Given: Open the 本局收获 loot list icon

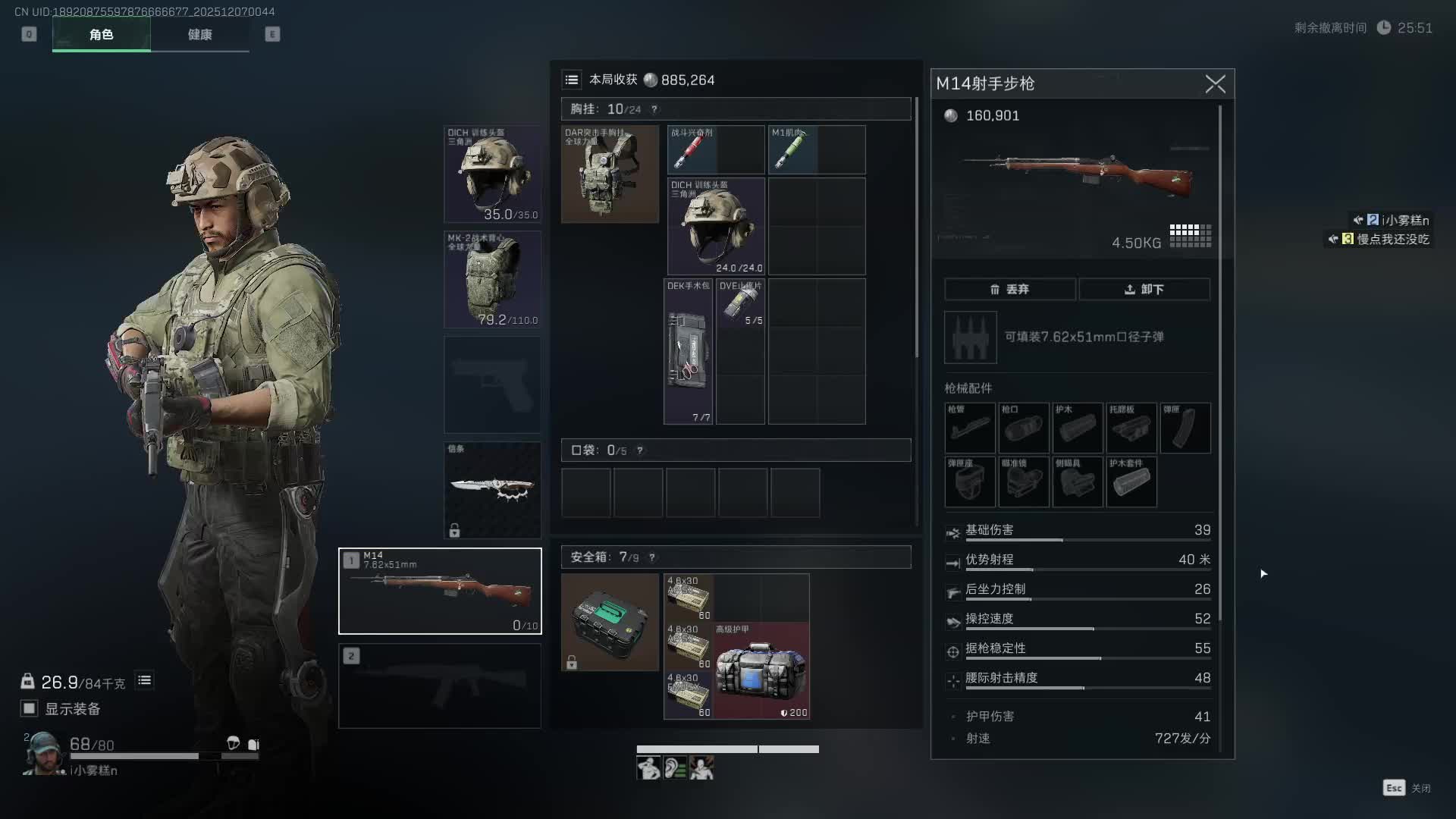Looking at the screenshot, I should point(572,80).
